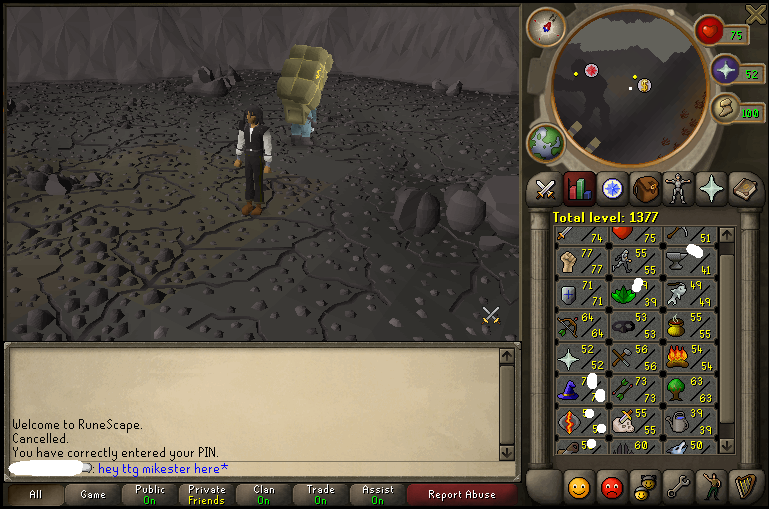The image size is (769, 509).
Task: Open the World Map globe
Action: pos(546,143)
